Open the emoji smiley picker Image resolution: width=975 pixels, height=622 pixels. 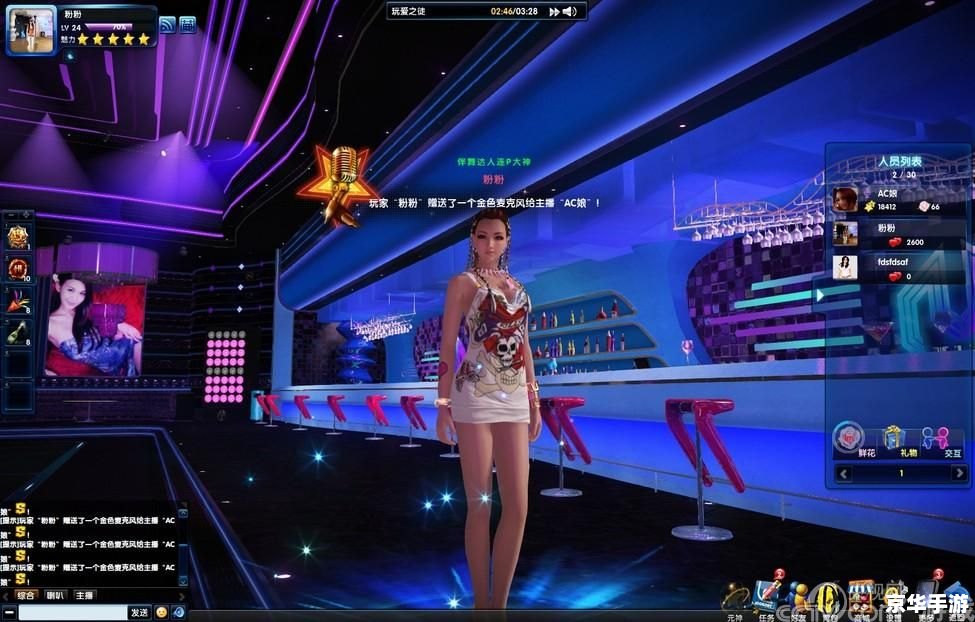coord(161,612)
